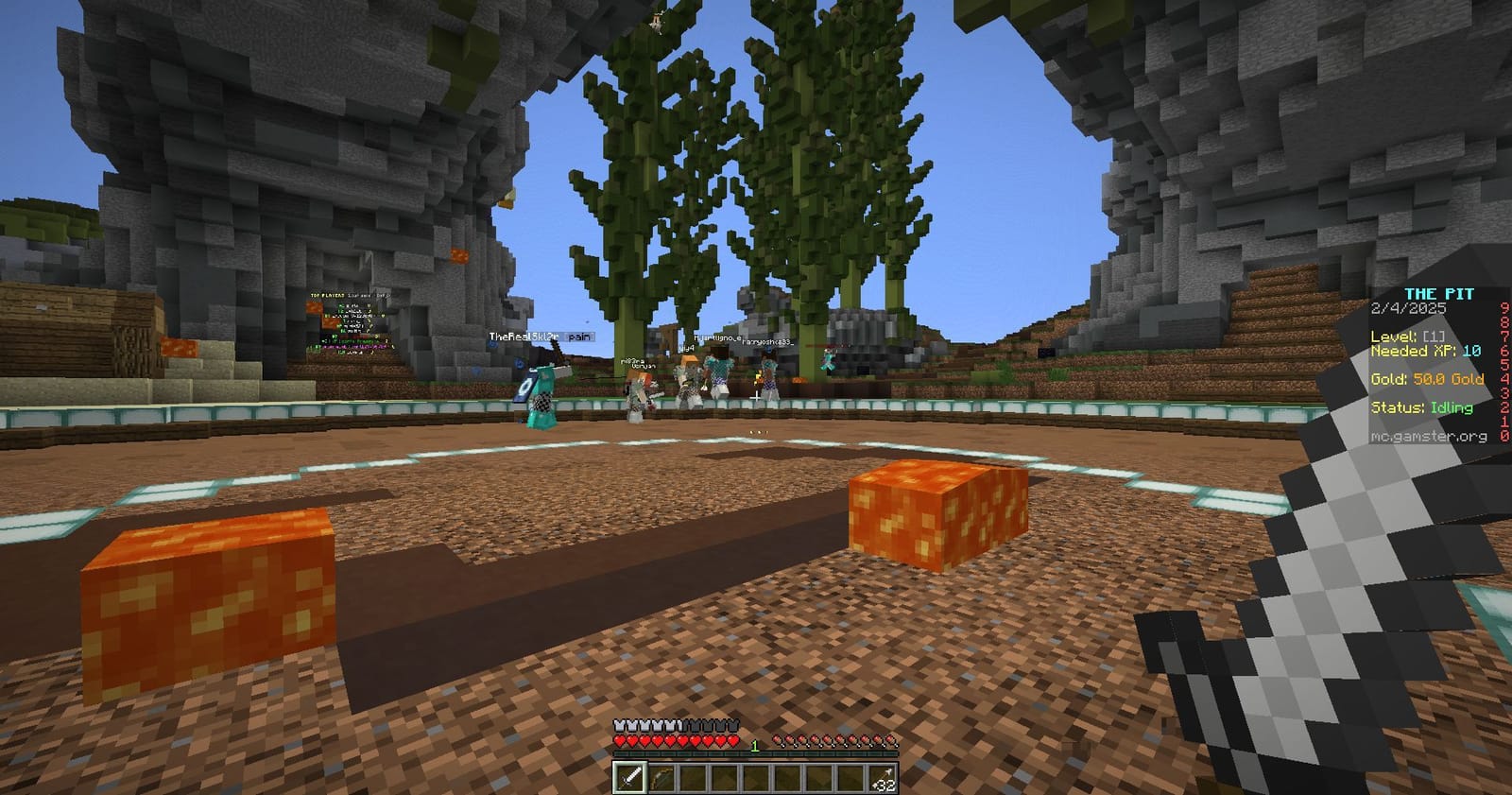
Task: Click the leftmost red heart in the health bar
Action: click(620, 741)
